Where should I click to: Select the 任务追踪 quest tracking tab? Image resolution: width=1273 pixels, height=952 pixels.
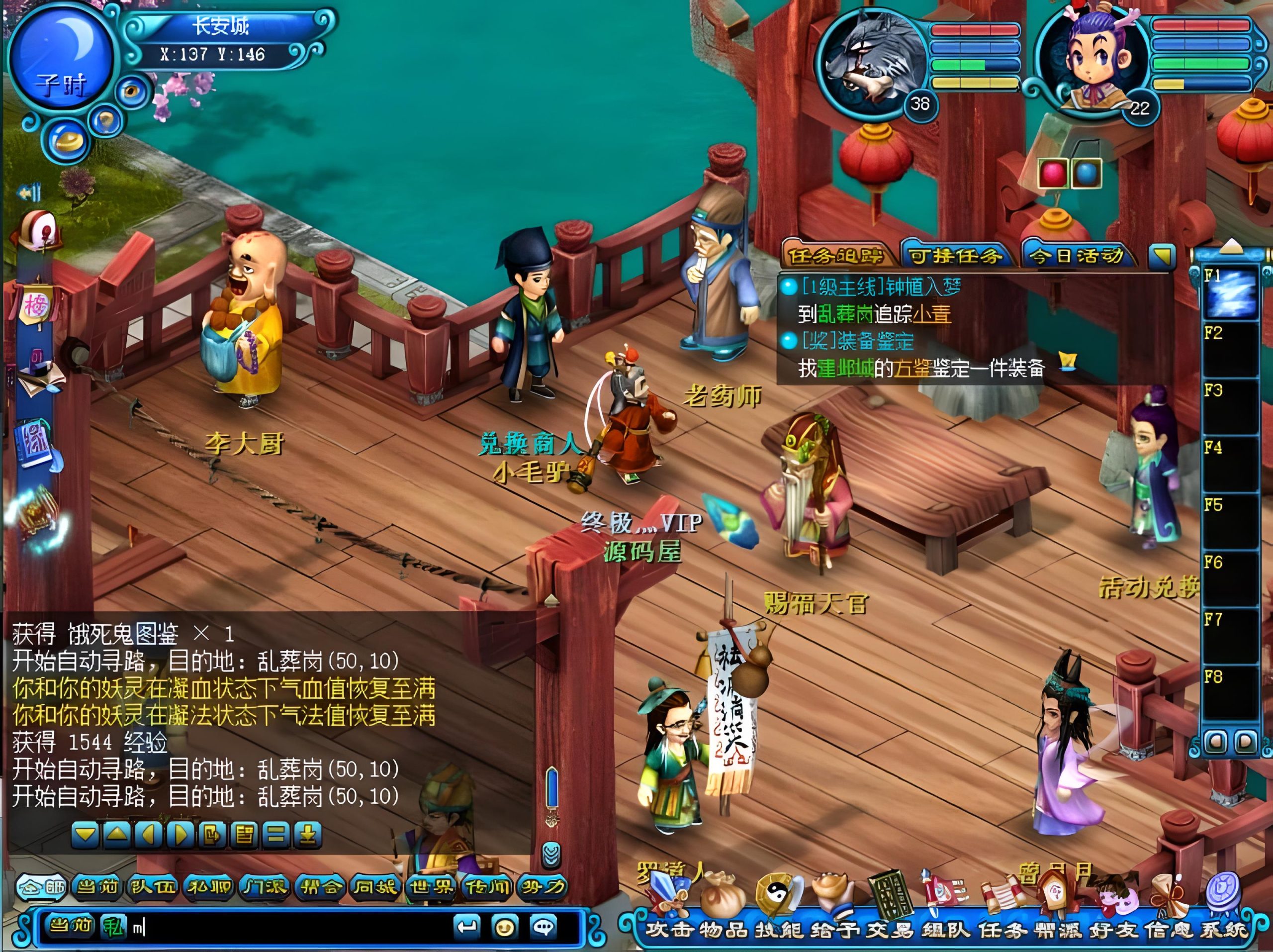point(835,256)
